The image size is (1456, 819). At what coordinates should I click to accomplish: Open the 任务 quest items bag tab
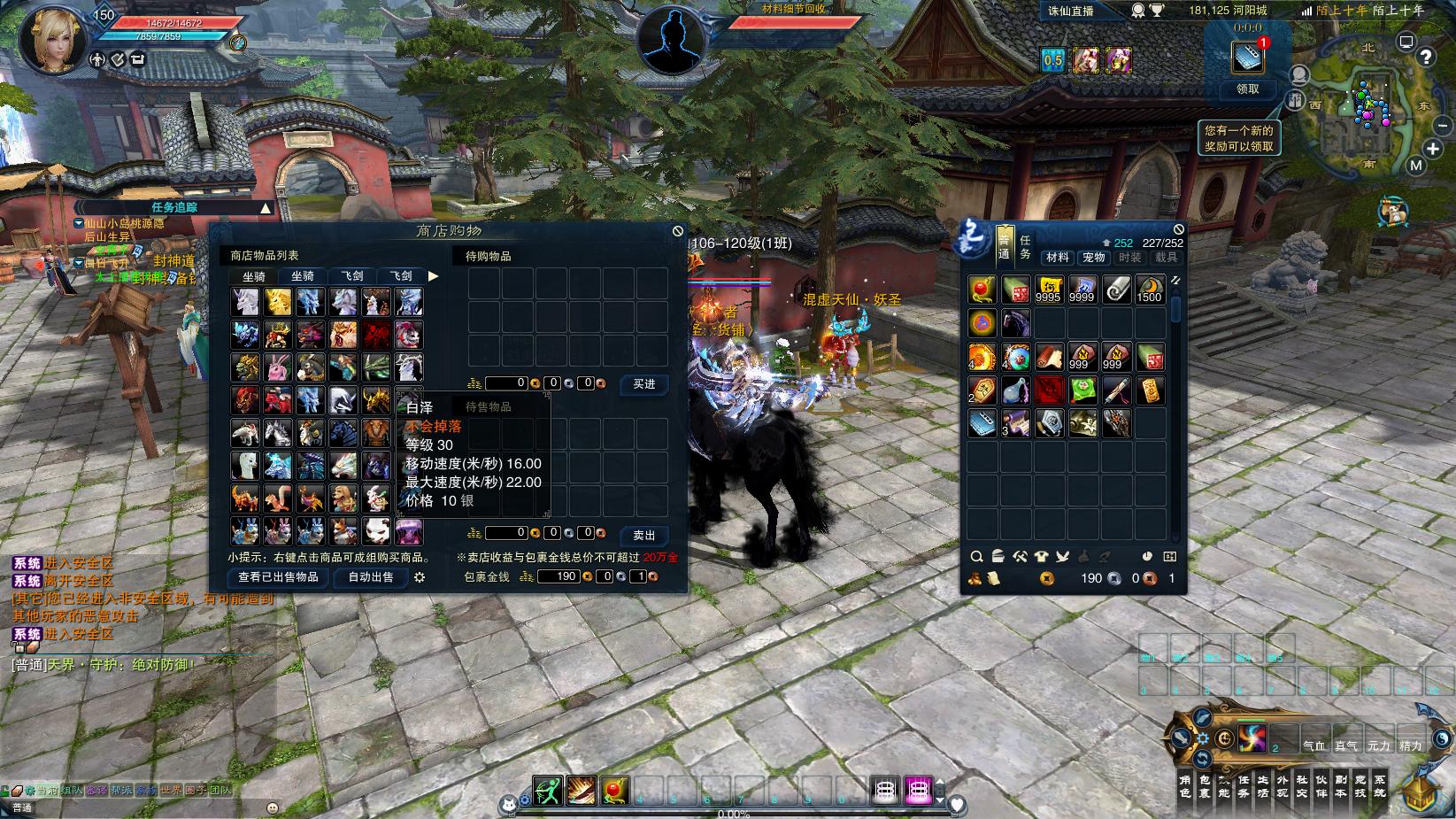pos(1025,247)
